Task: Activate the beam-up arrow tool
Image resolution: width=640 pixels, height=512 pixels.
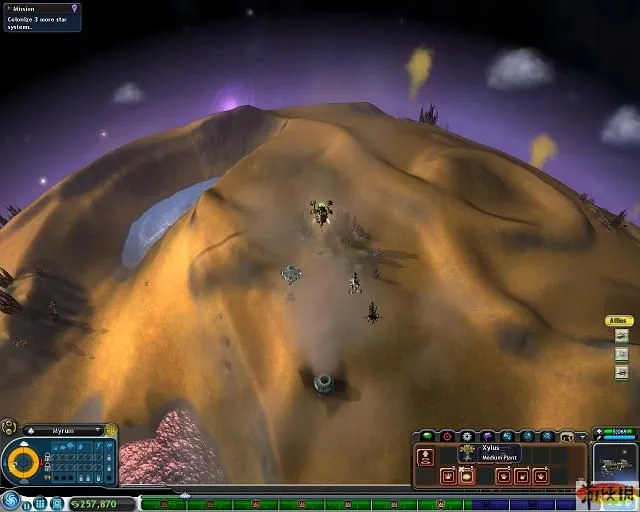Action: (425, 457)
